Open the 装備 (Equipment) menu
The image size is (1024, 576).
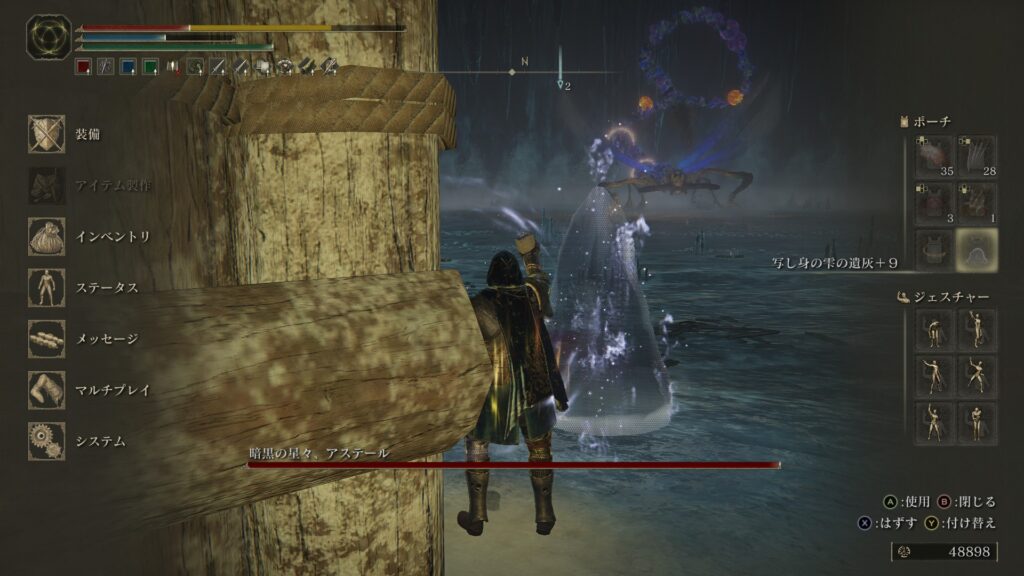point(47,134)
